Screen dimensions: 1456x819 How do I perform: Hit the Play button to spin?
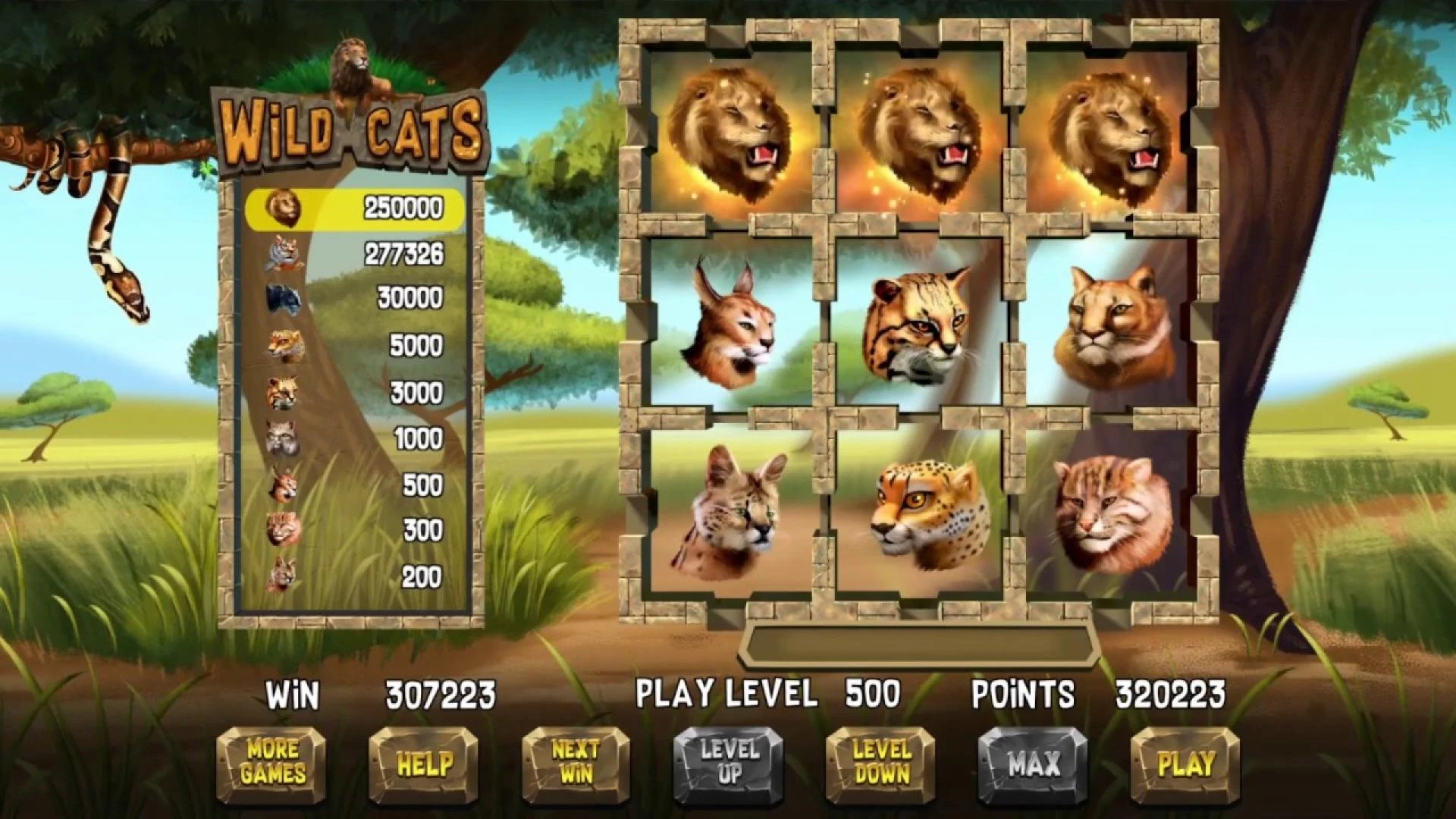coord(1185,764)
